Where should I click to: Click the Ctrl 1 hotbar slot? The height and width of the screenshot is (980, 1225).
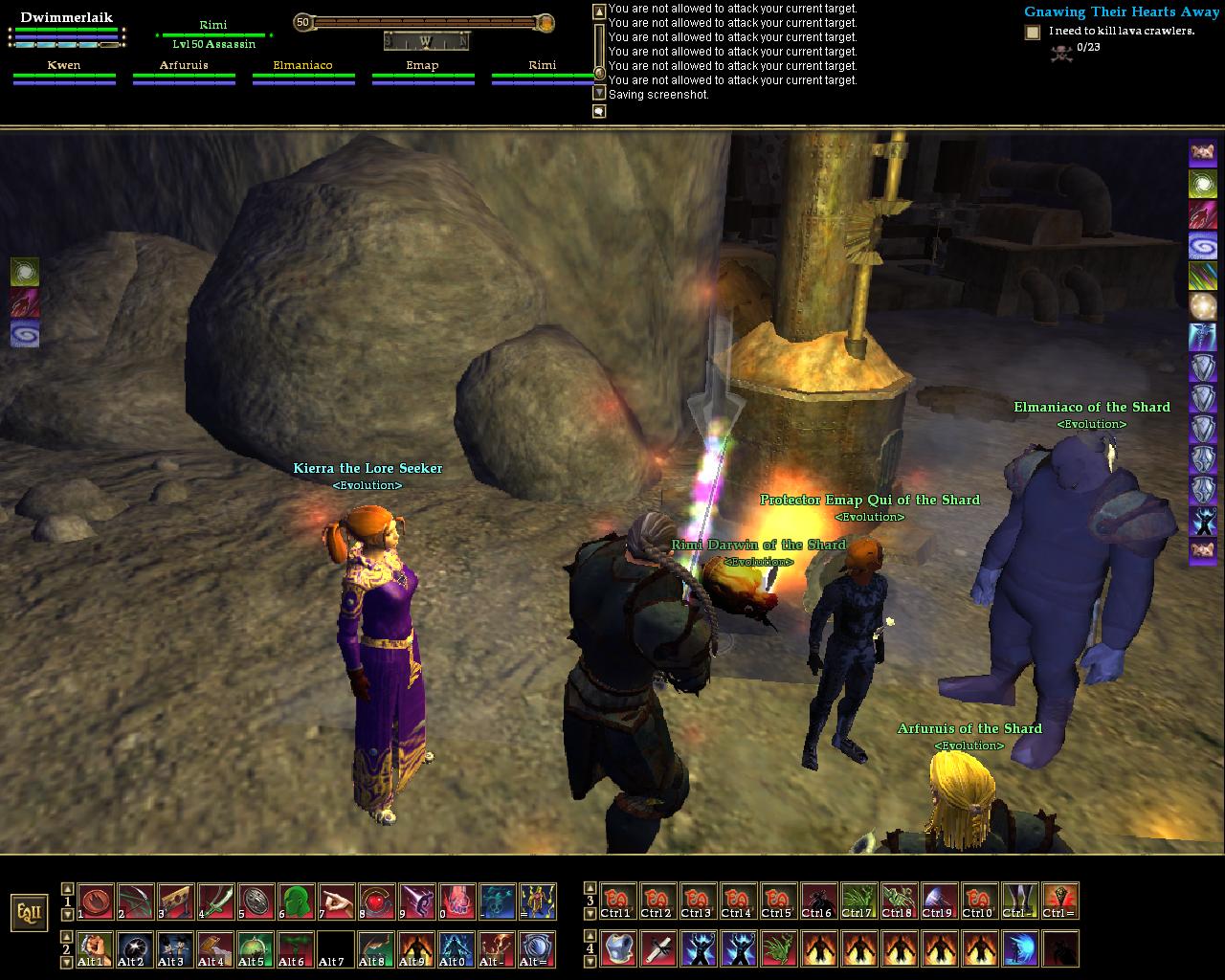[618, 902]
